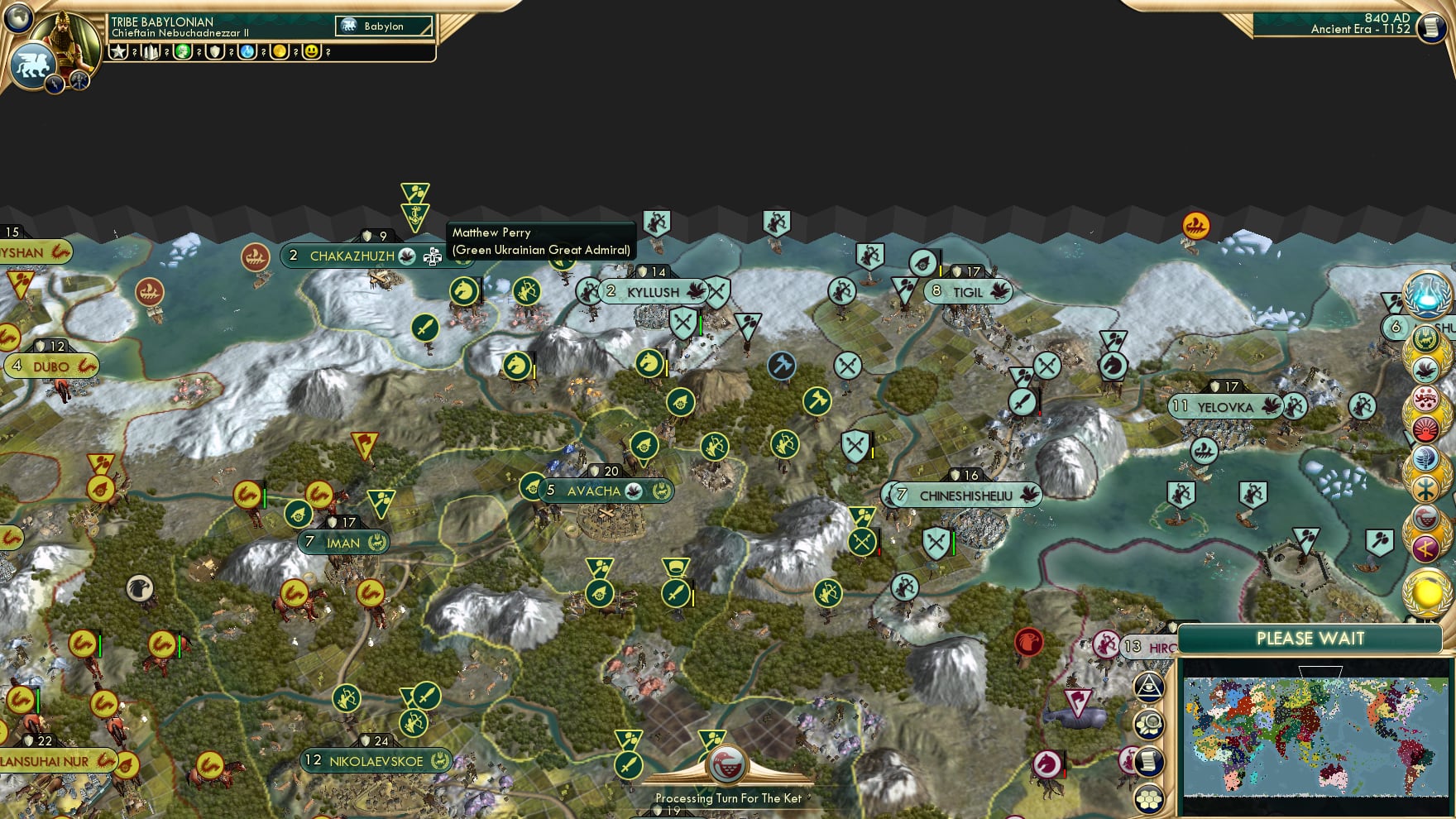Select the Avacha city banner
The image size is (1456, 819).
click(x=594, y=491)
